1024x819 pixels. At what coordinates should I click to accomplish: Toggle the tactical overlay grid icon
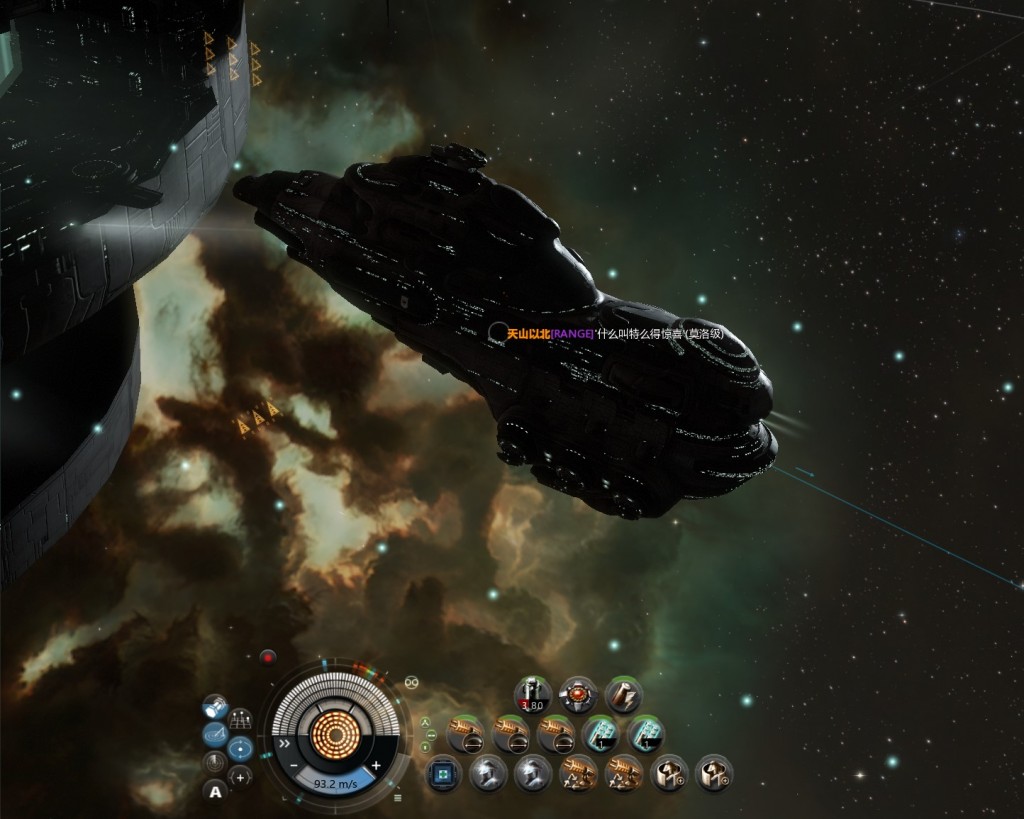(240, 719)
